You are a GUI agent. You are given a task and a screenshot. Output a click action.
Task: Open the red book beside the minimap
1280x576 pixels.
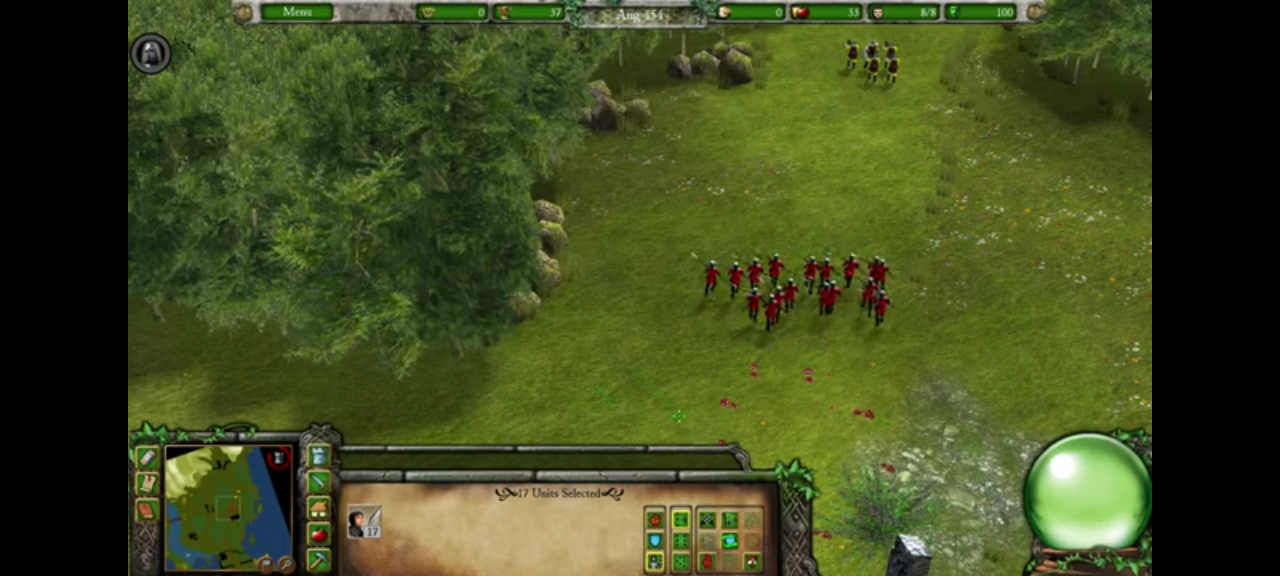147,510
